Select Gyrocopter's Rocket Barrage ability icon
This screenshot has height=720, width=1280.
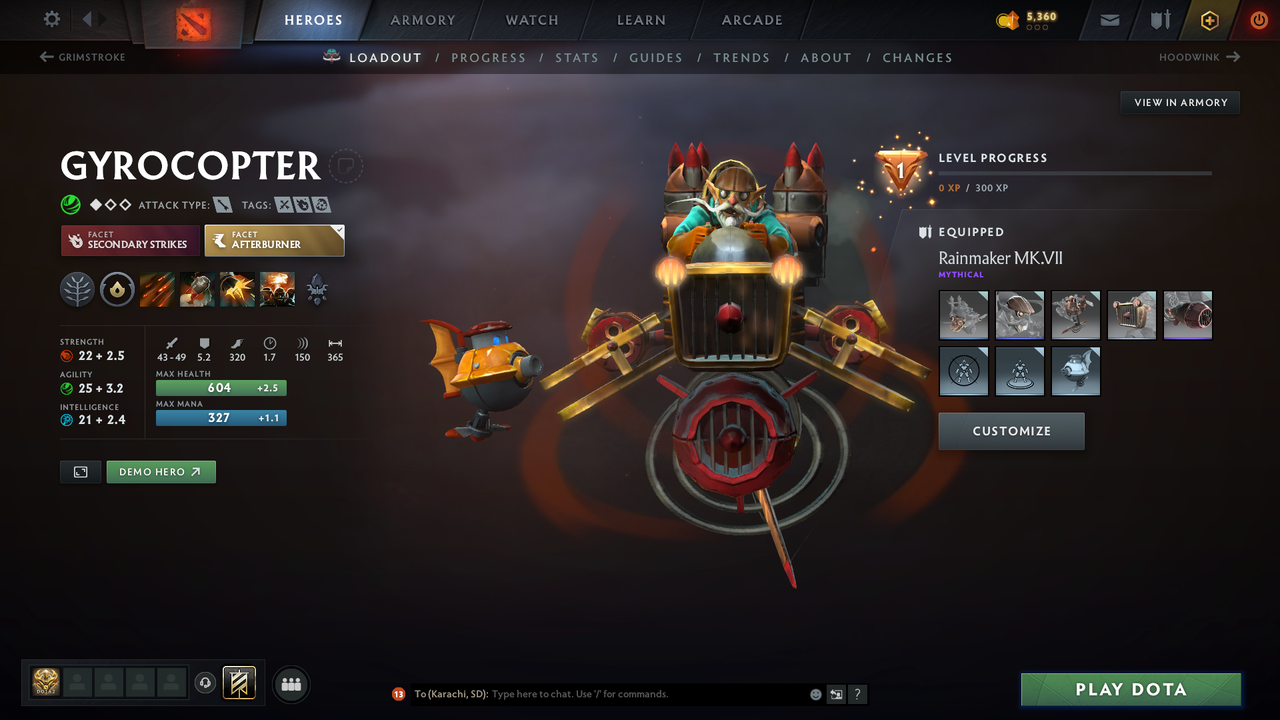pos(155,289)
